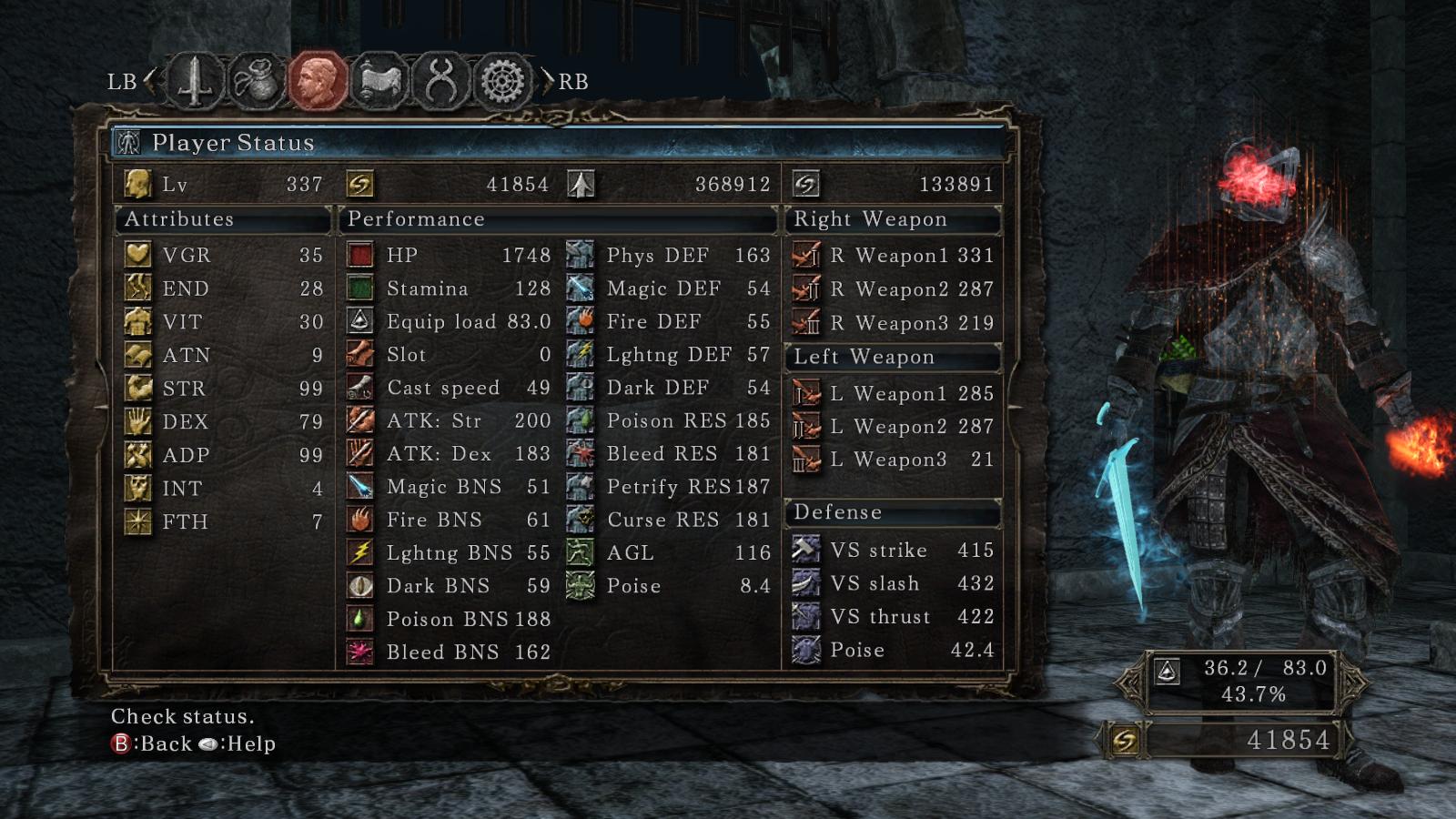Open the tab with the banner icon
Screen dimensions: 1456x819
(380, 81)
